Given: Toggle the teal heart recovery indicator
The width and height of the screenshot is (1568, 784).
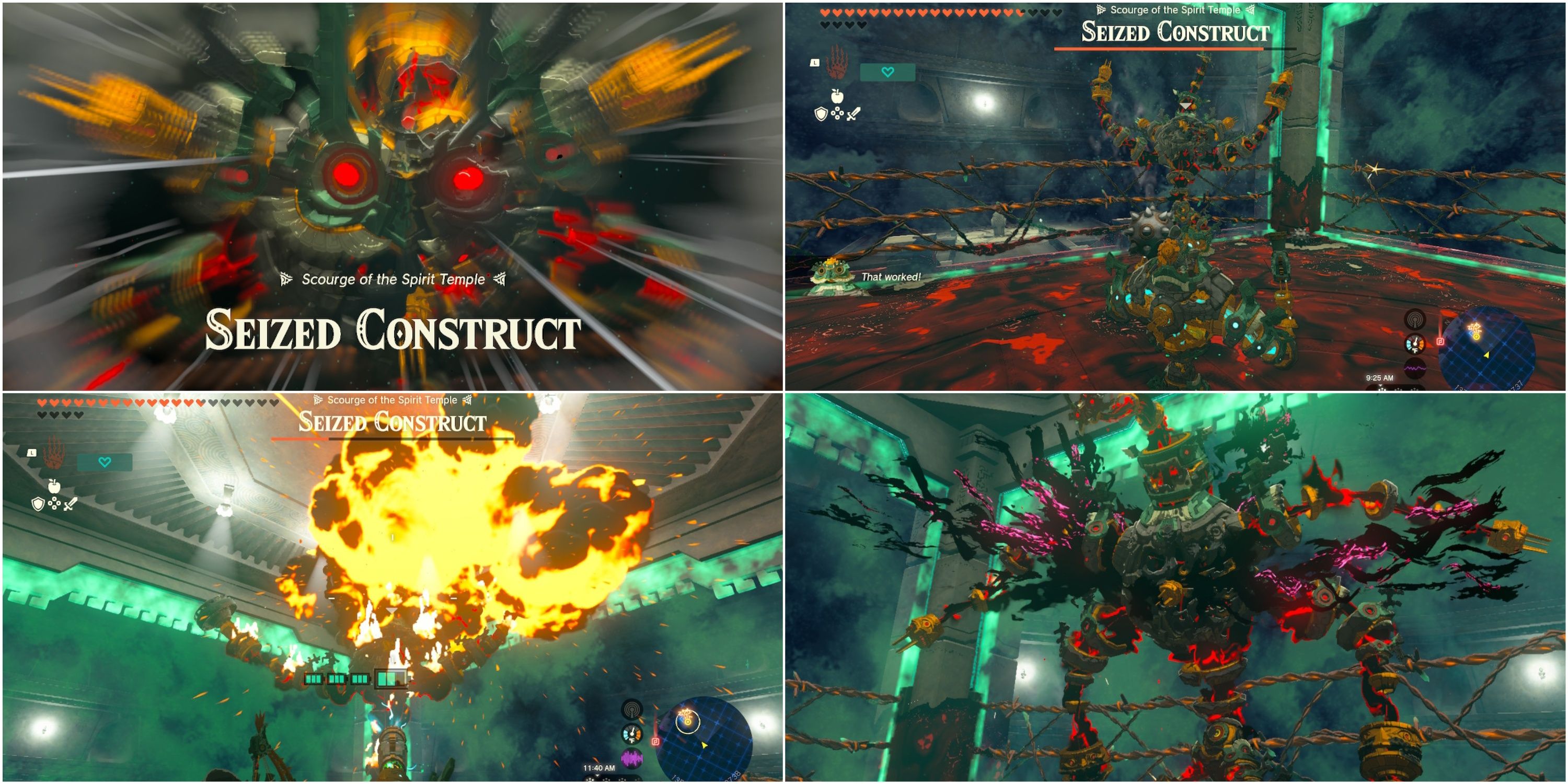Looking at the screenshot, I should click(x=888, y=72).
